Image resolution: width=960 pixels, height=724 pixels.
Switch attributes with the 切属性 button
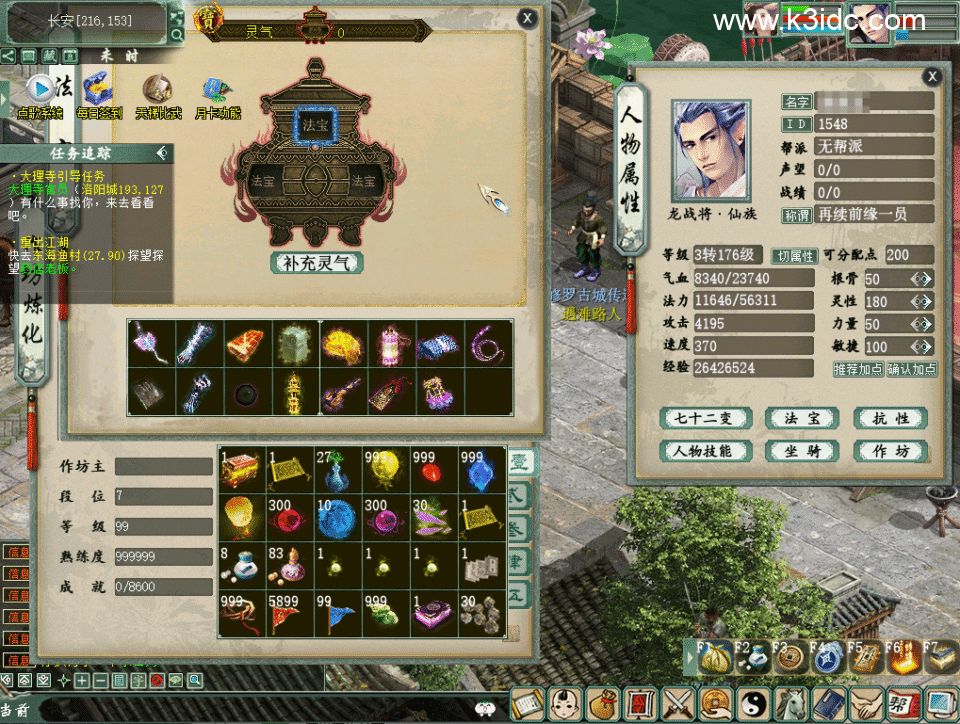click(795, 255)
